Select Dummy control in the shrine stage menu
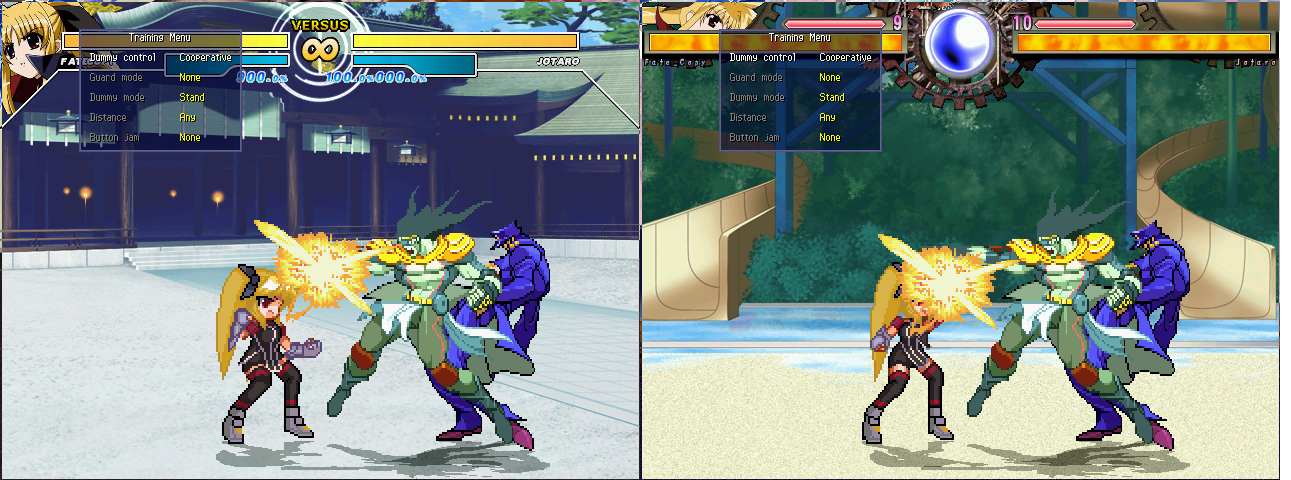This screenshot has width=1291, height=480. (122, 58)
